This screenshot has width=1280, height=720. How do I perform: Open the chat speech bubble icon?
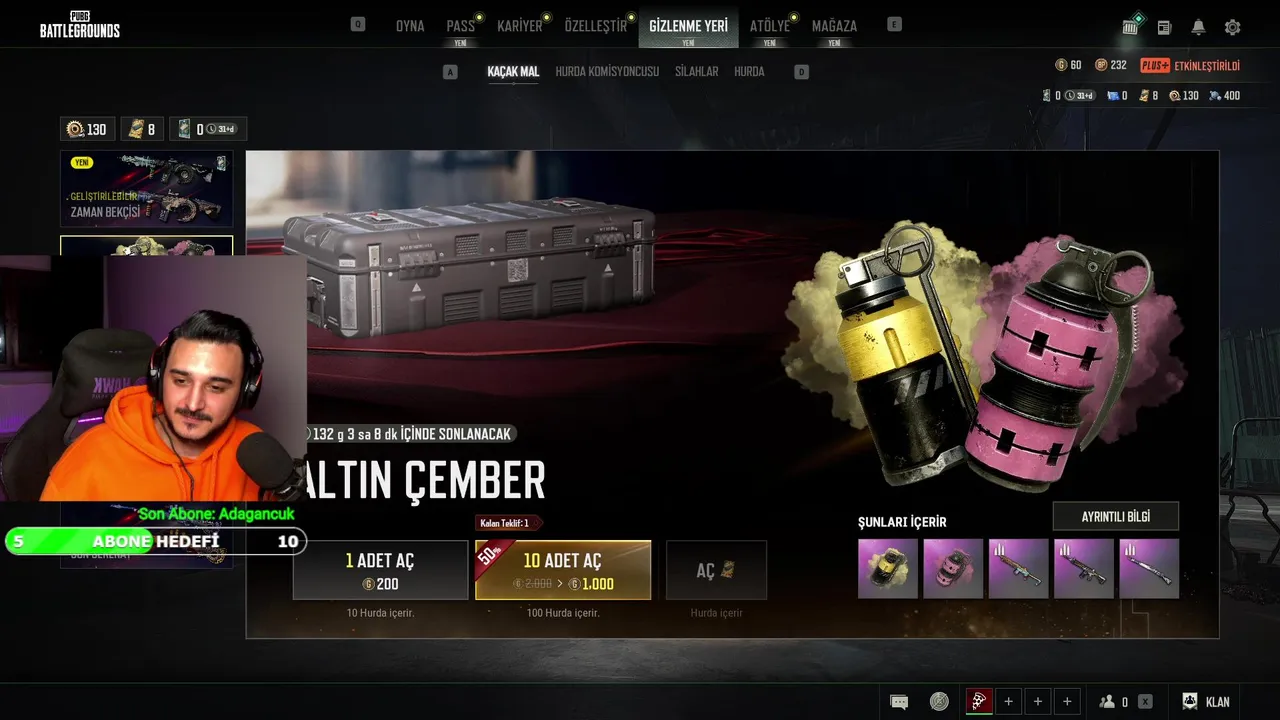pos(899,702)
